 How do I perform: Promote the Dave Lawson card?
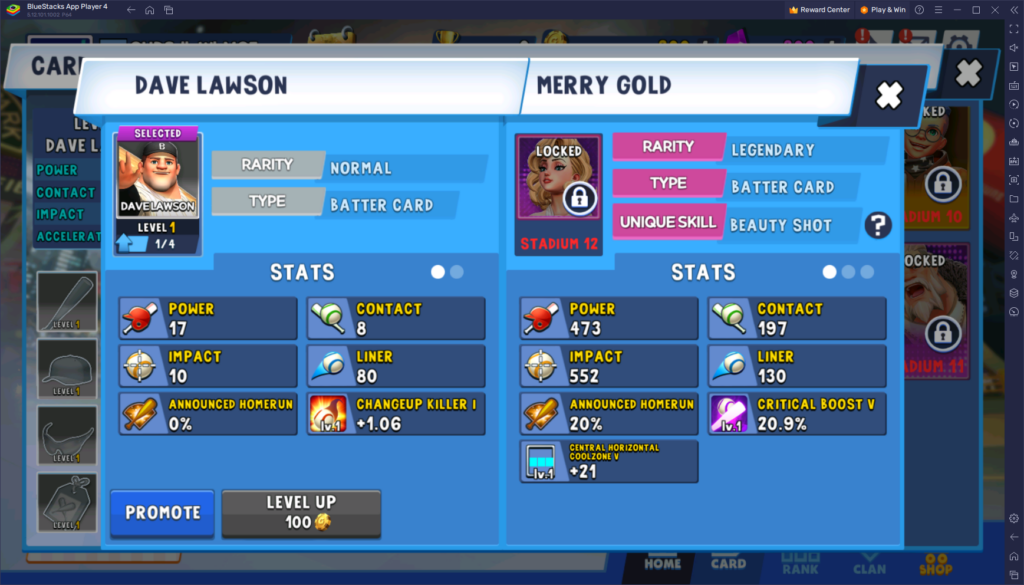pyautogui.click(x=162, y=512)
